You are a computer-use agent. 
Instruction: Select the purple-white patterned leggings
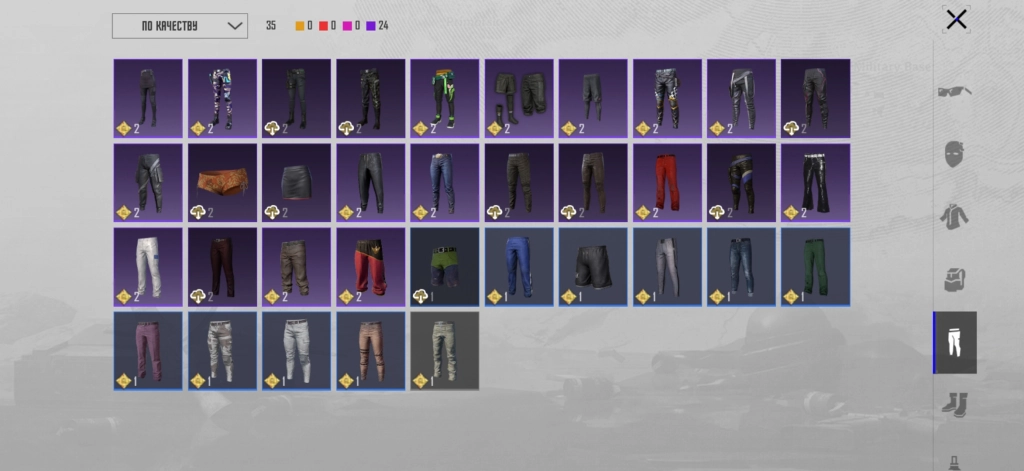coord(222,97)
